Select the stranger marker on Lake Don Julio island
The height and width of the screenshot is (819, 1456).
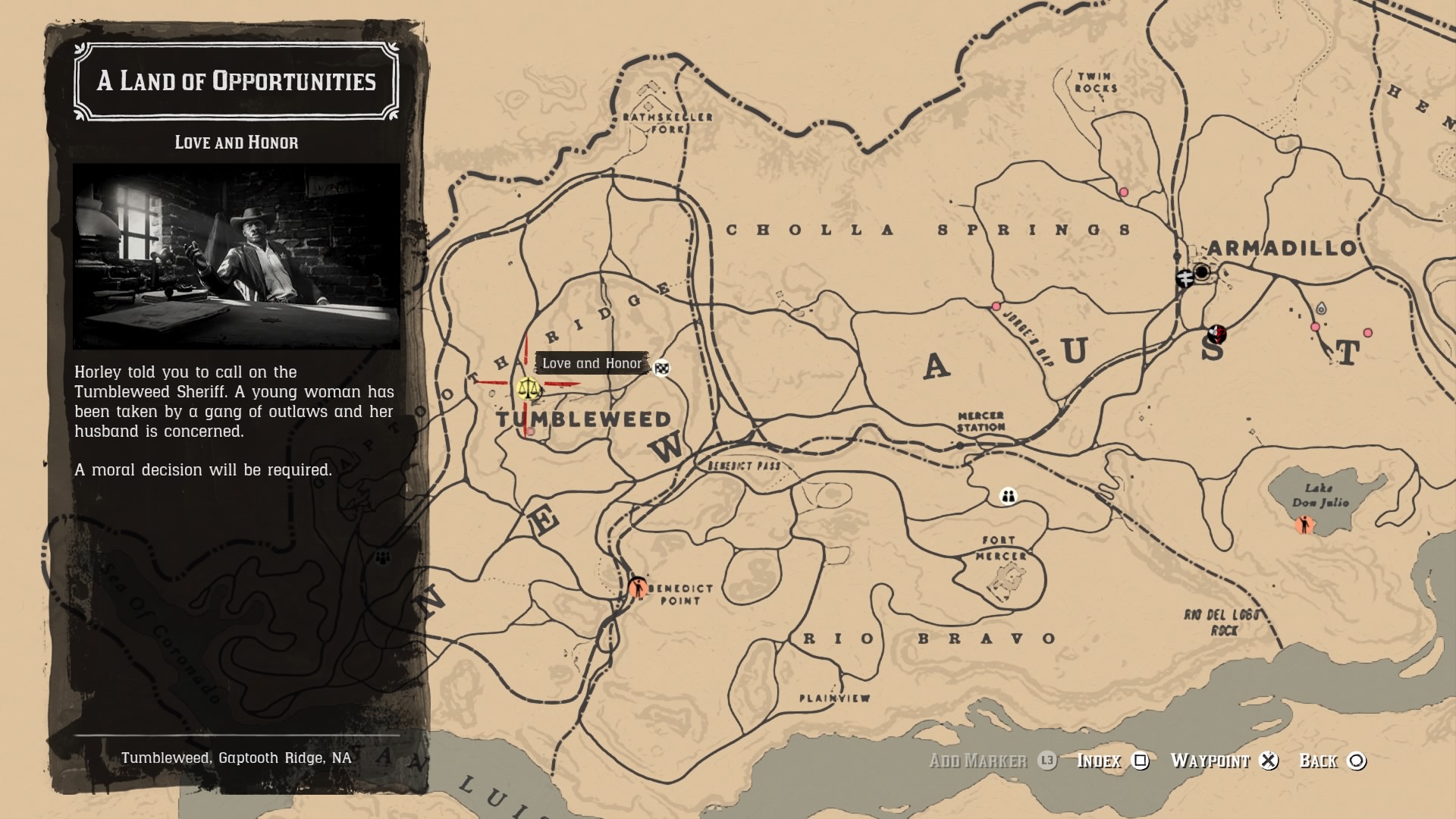point(1304,526)
